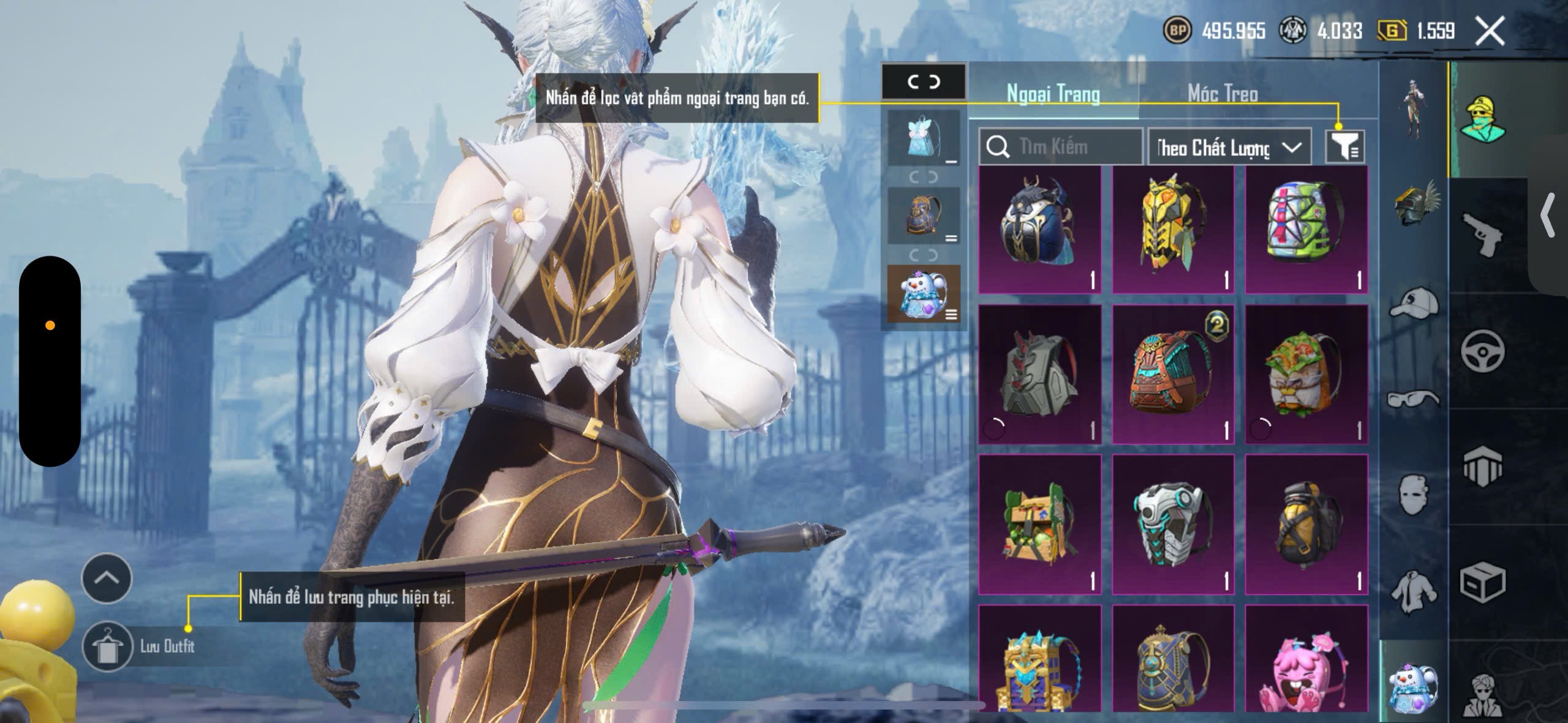Select the yellow armored mask backpack
The width and height of the screenshot is (1568, 723).
(1173, 230)
